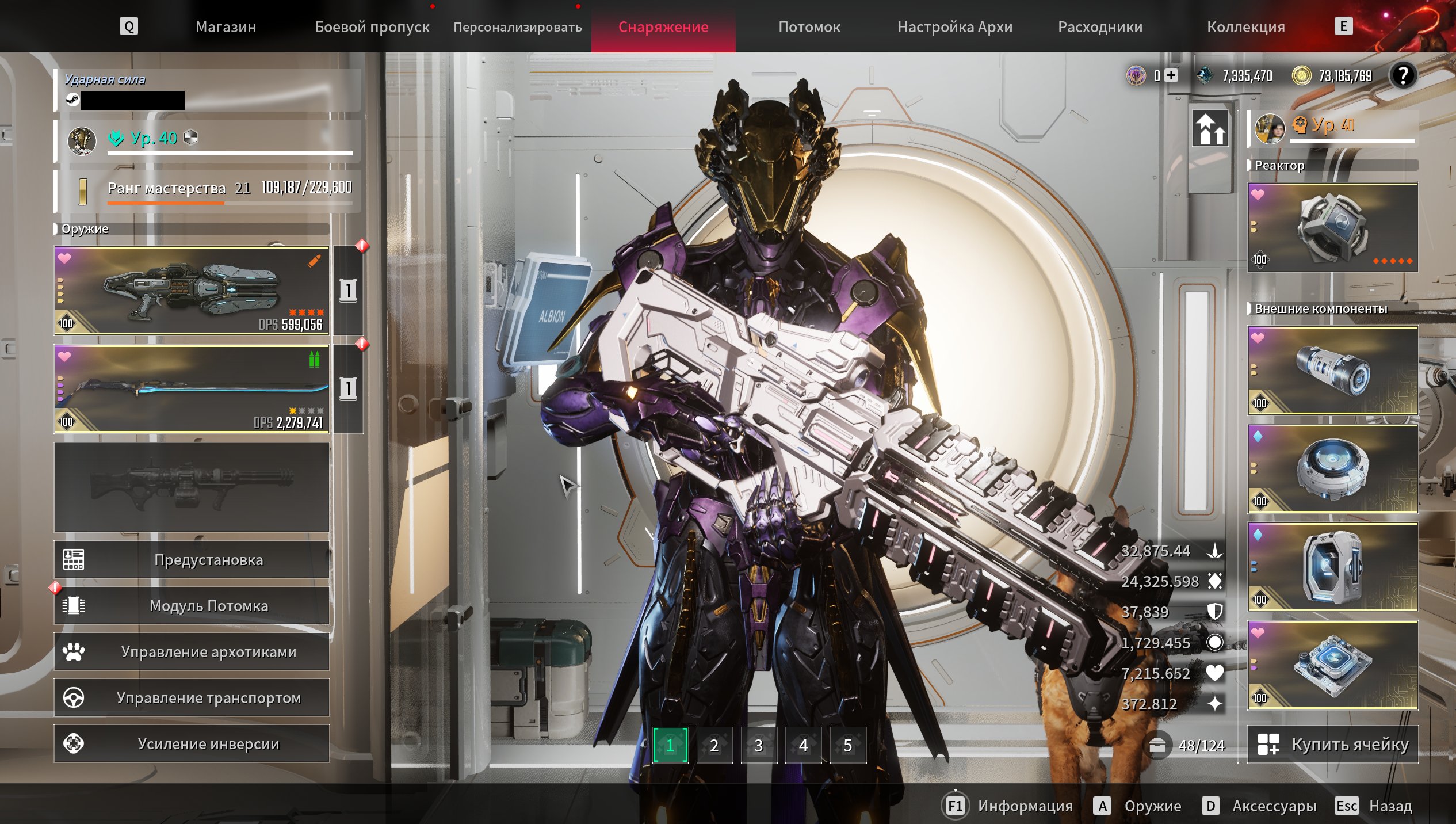Open the Предустановка menu
This screenshot has width=1456, height=824.
tap(192, 559)
